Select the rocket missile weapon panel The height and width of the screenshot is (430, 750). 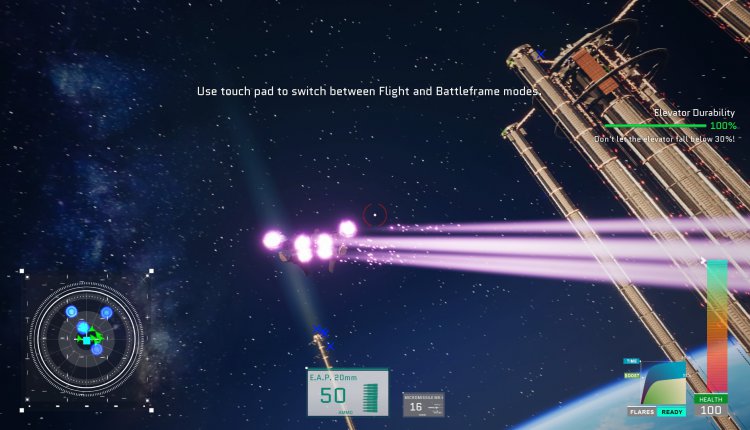[423, 404]
